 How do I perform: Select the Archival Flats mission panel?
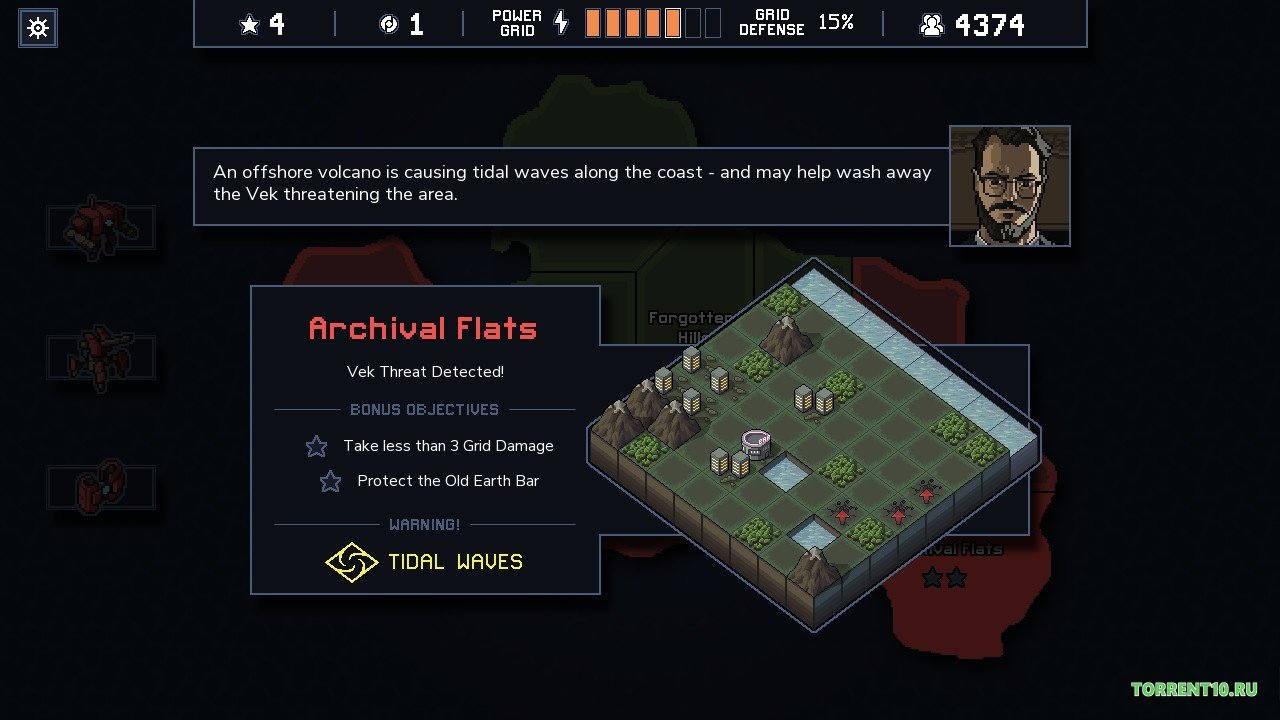click(x=424, y=328)
